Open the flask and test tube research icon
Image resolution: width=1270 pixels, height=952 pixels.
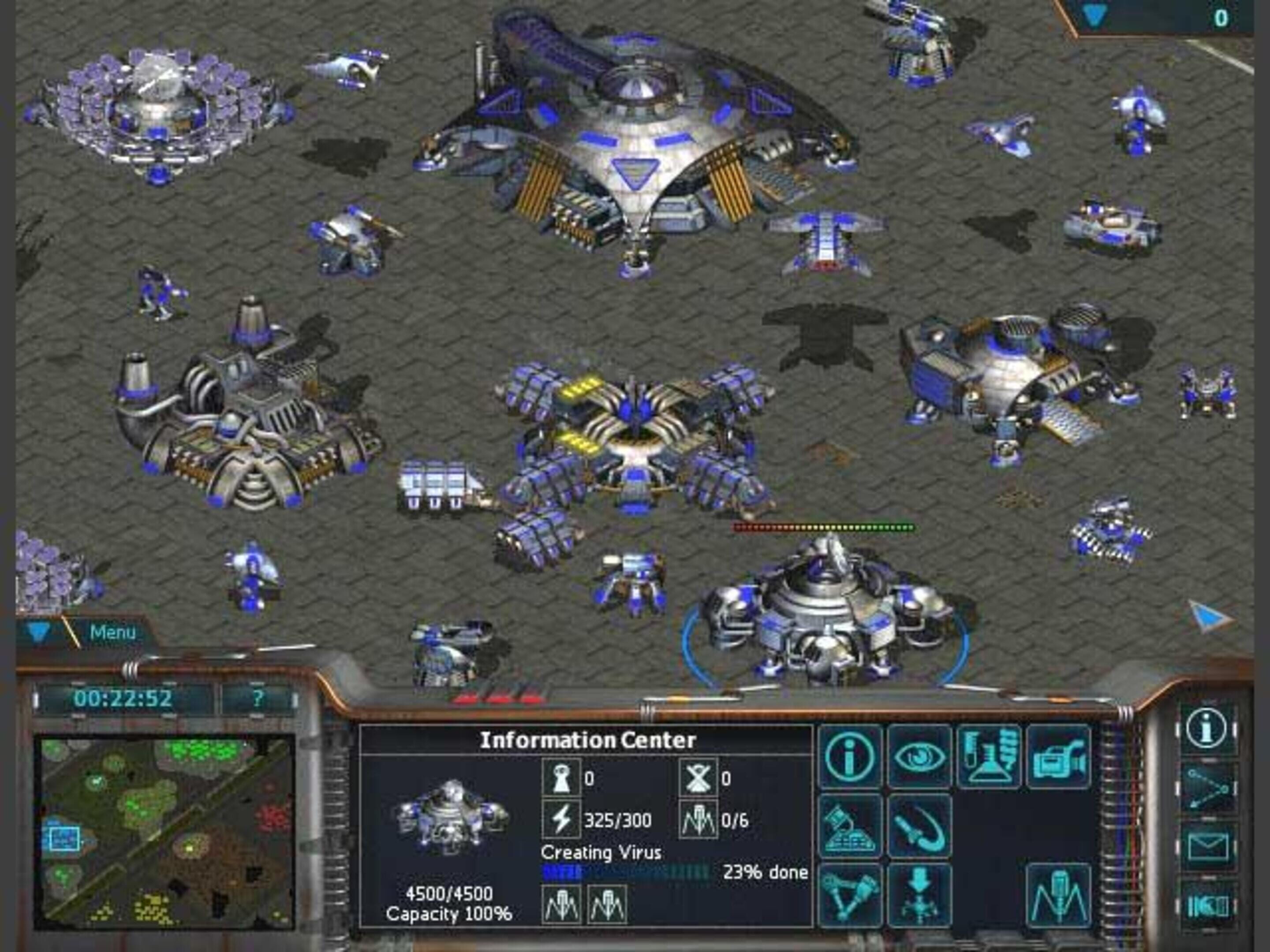point(989,756)
